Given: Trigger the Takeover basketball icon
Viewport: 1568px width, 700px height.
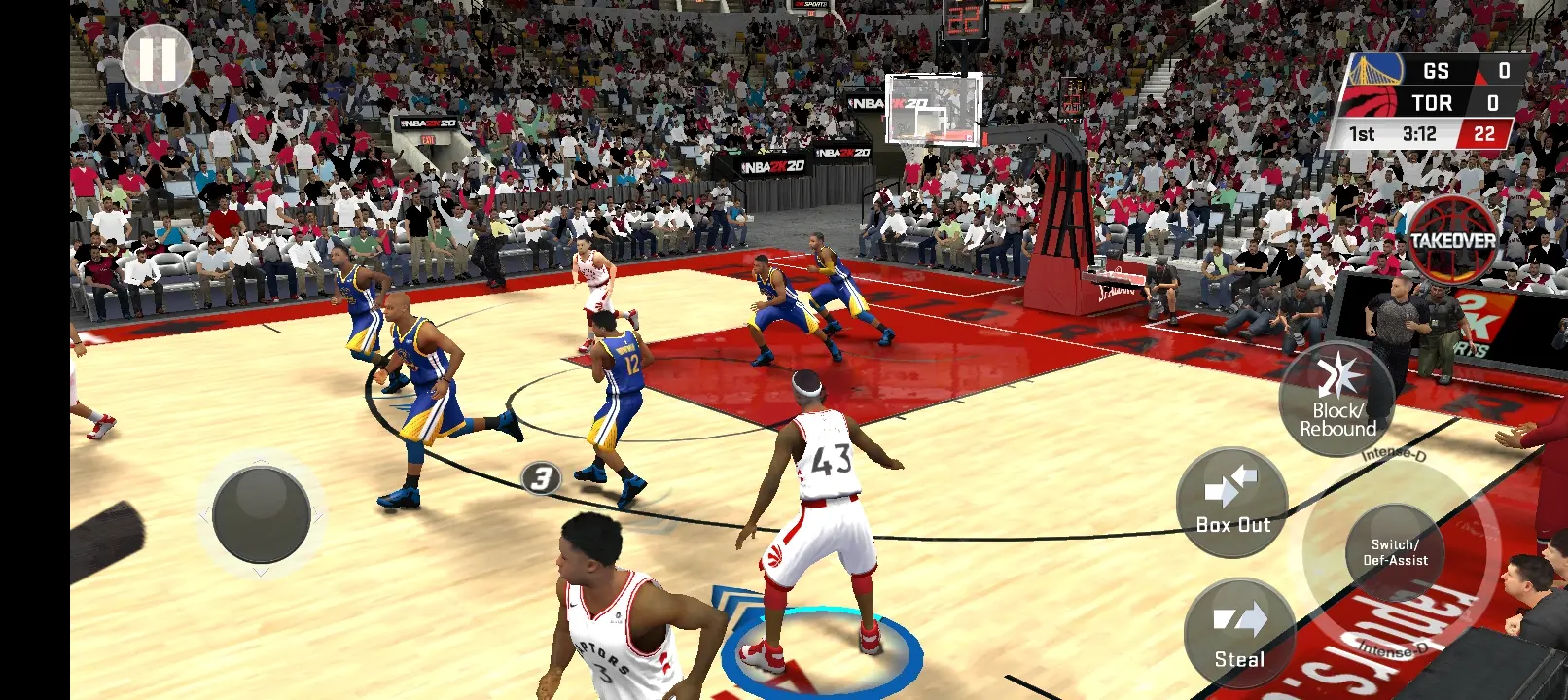Looking at the screenshot, I should click(1453, 239).
